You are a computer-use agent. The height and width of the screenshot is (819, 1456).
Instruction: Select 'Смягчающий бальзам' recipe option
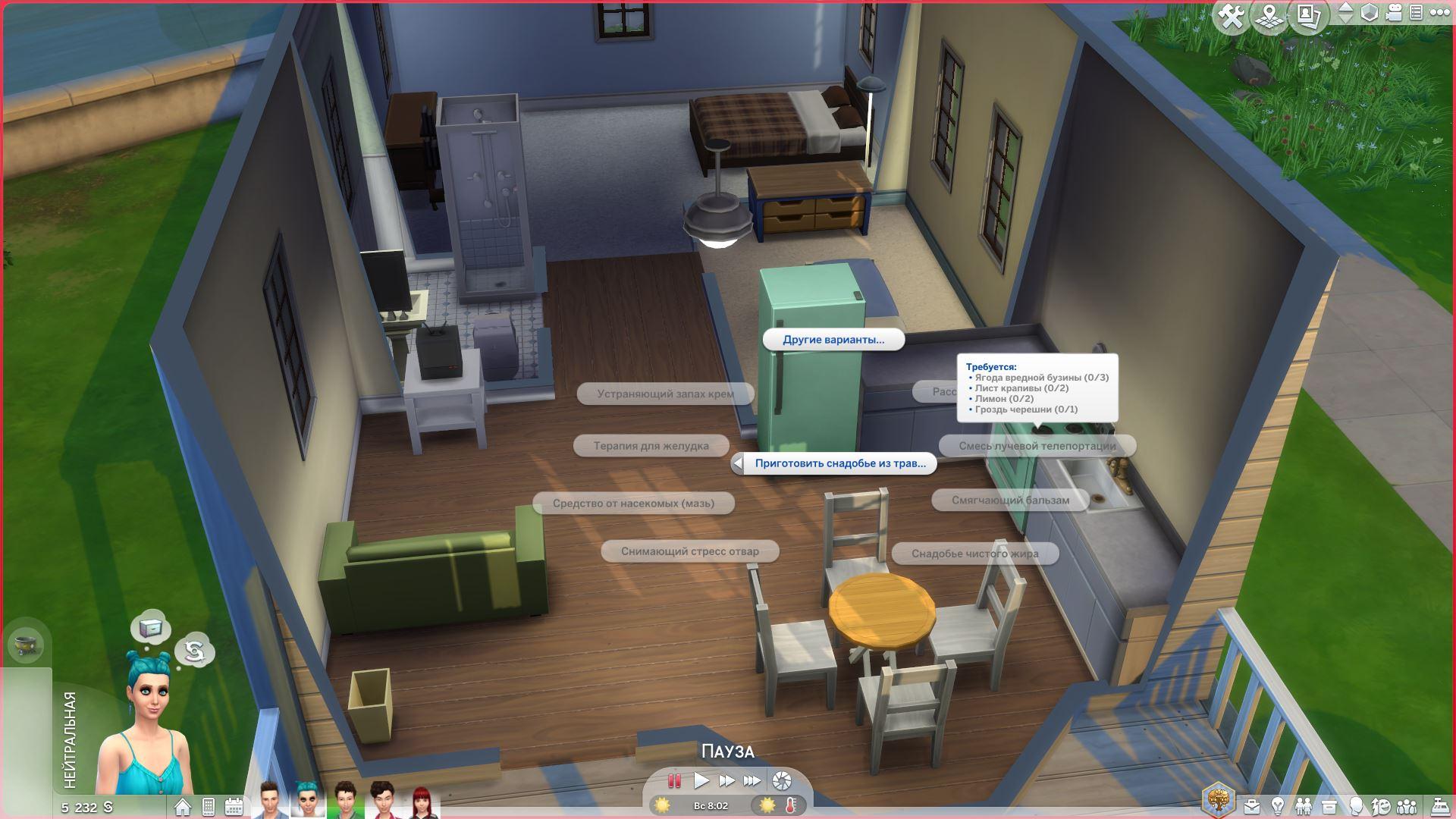coord(1010,500)
